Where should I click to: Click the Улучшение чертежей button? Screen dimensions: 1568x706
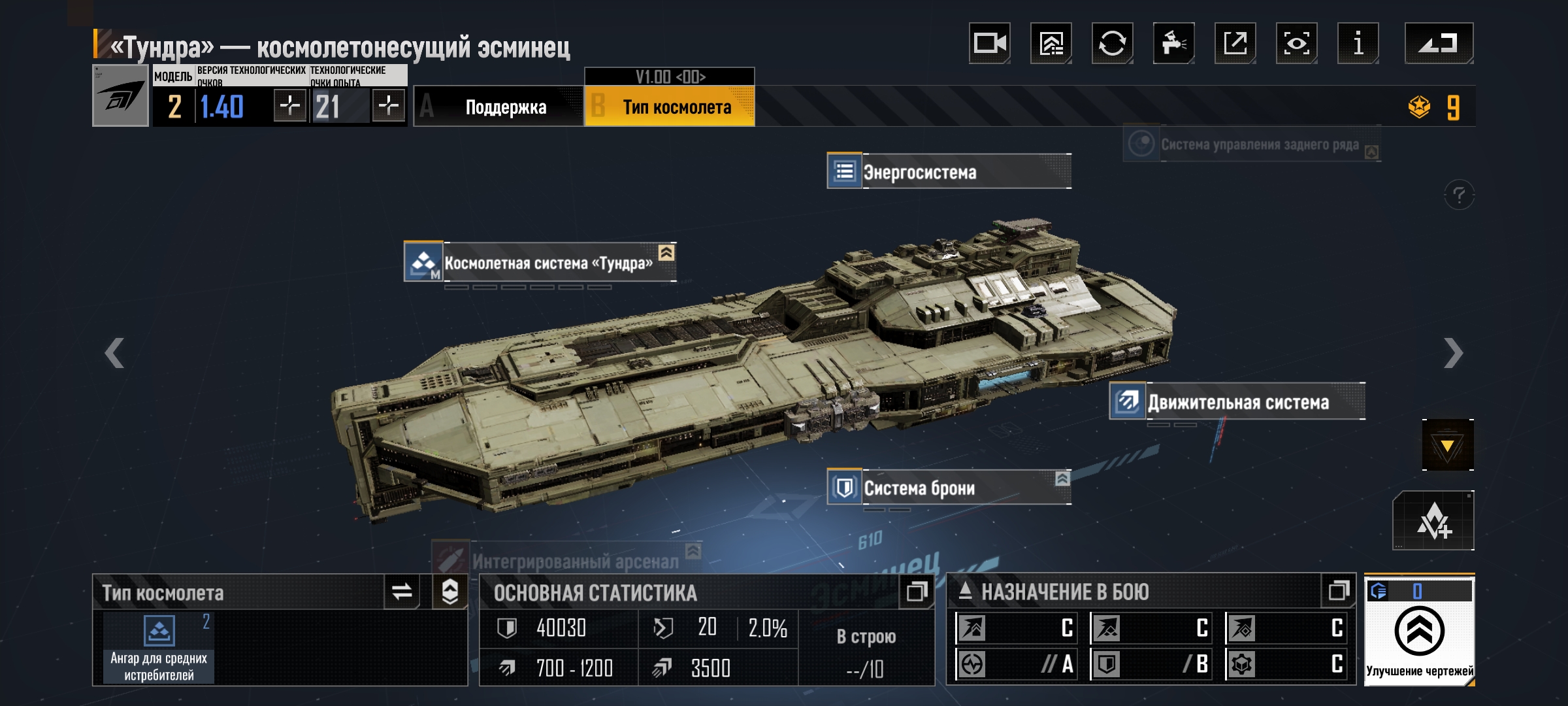1419,631
